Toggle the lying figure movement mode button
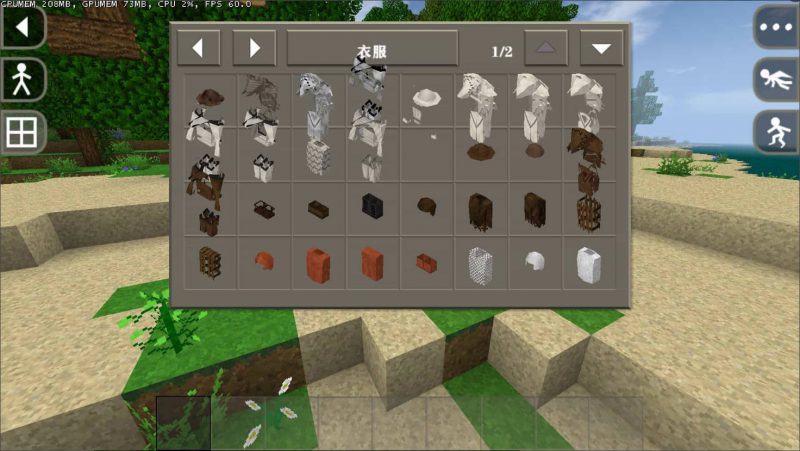Screen dimensions: 800x451 coord(776,80)
